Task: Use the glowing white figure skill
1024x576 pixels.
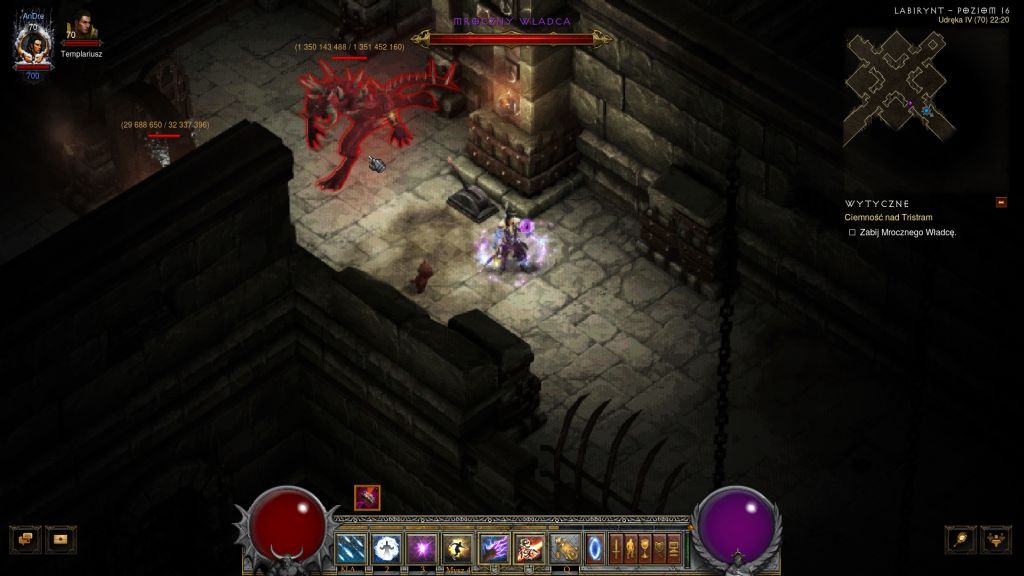Action: pos(386,547)
